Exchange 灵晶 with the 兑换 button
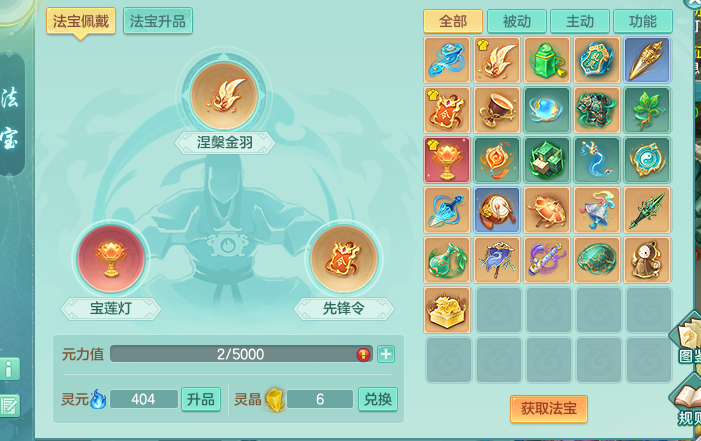 [x=377, y=399]
